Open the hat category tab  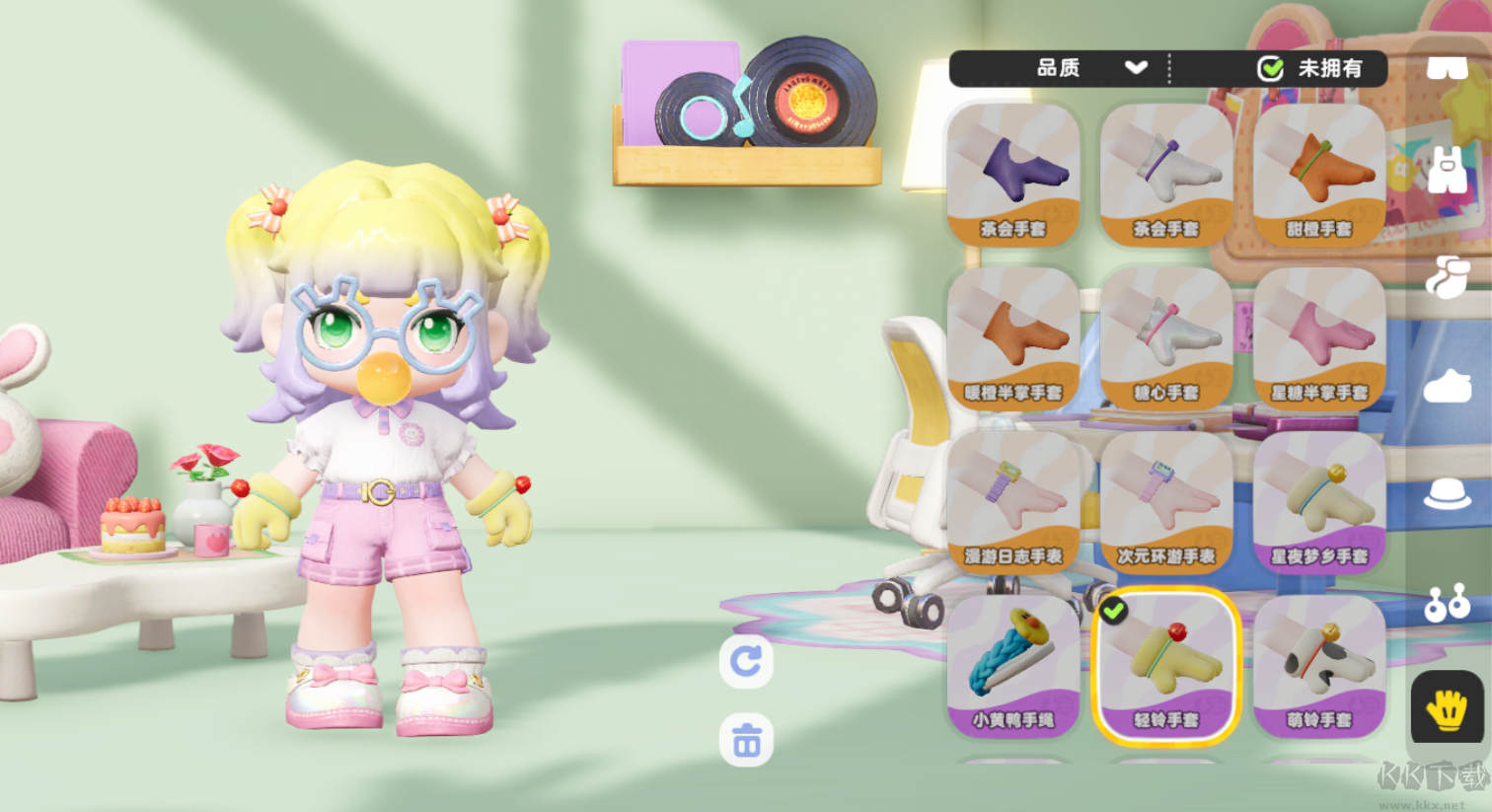point(1448,494)
